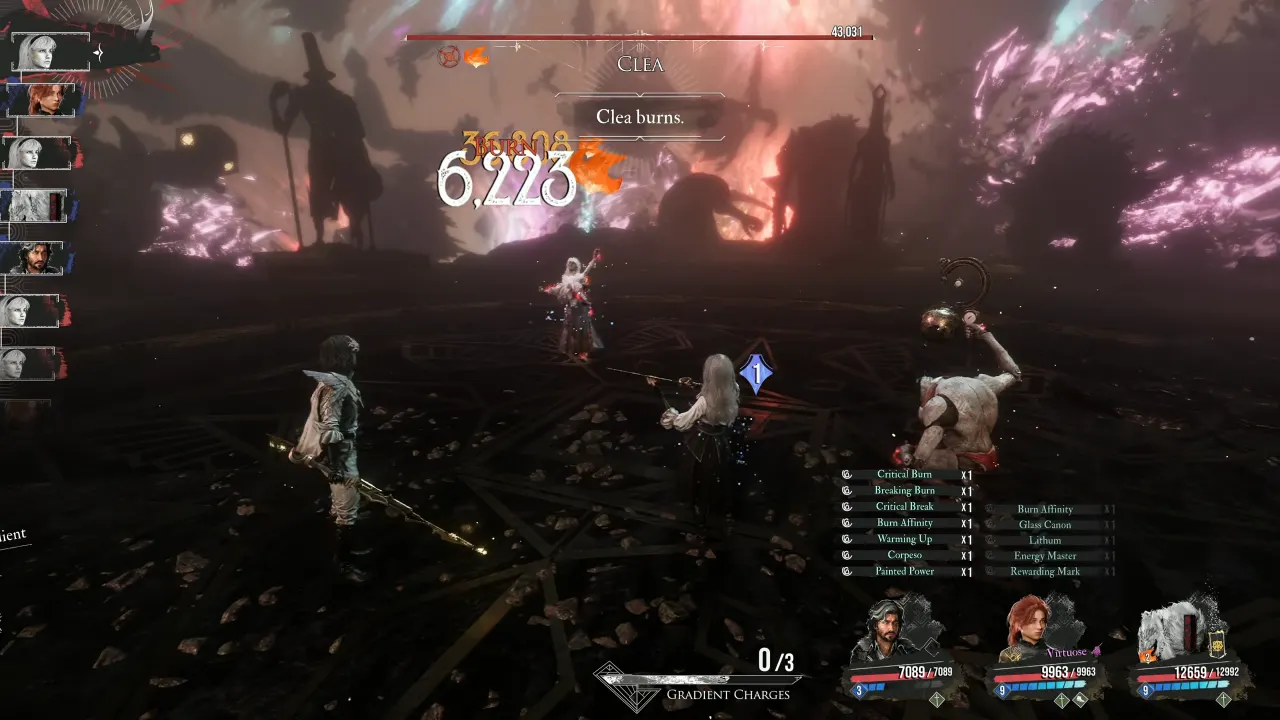Toggle the cross status diamond under Monoco's HP bar
This screenshot has height=720, width=1280.
[1224, 700]
